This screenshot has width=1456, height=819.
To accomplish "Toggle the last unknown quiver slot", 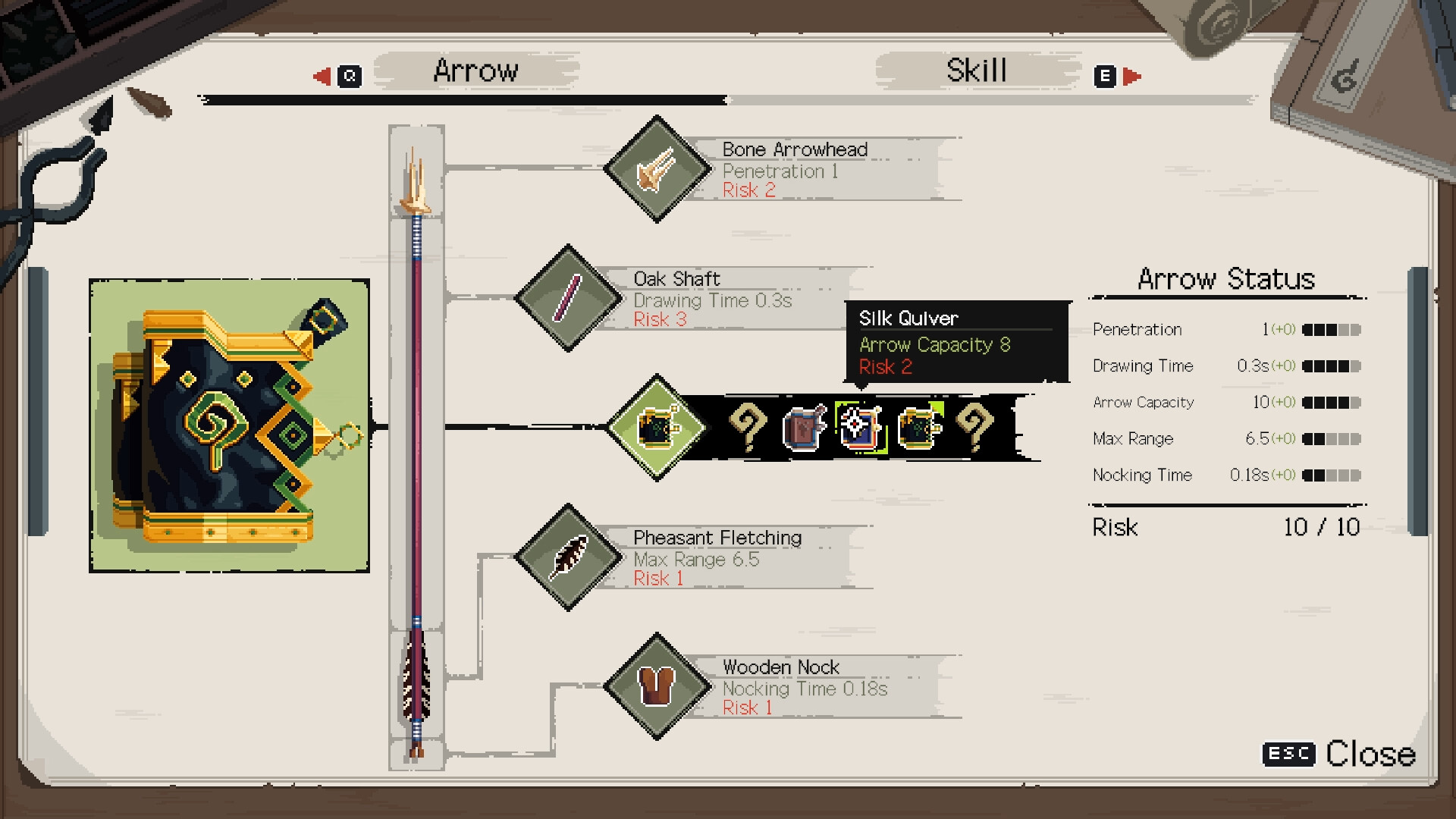I will [x=975, y=426].
